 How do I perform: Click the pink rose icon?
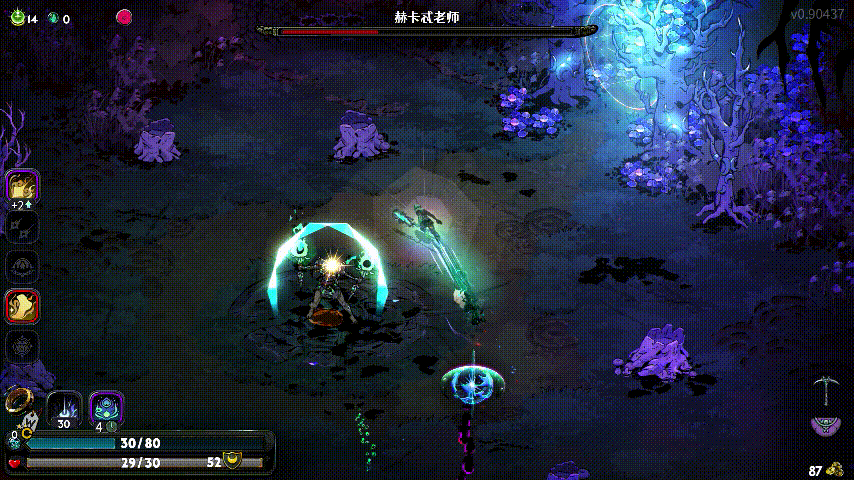[124, 17]
